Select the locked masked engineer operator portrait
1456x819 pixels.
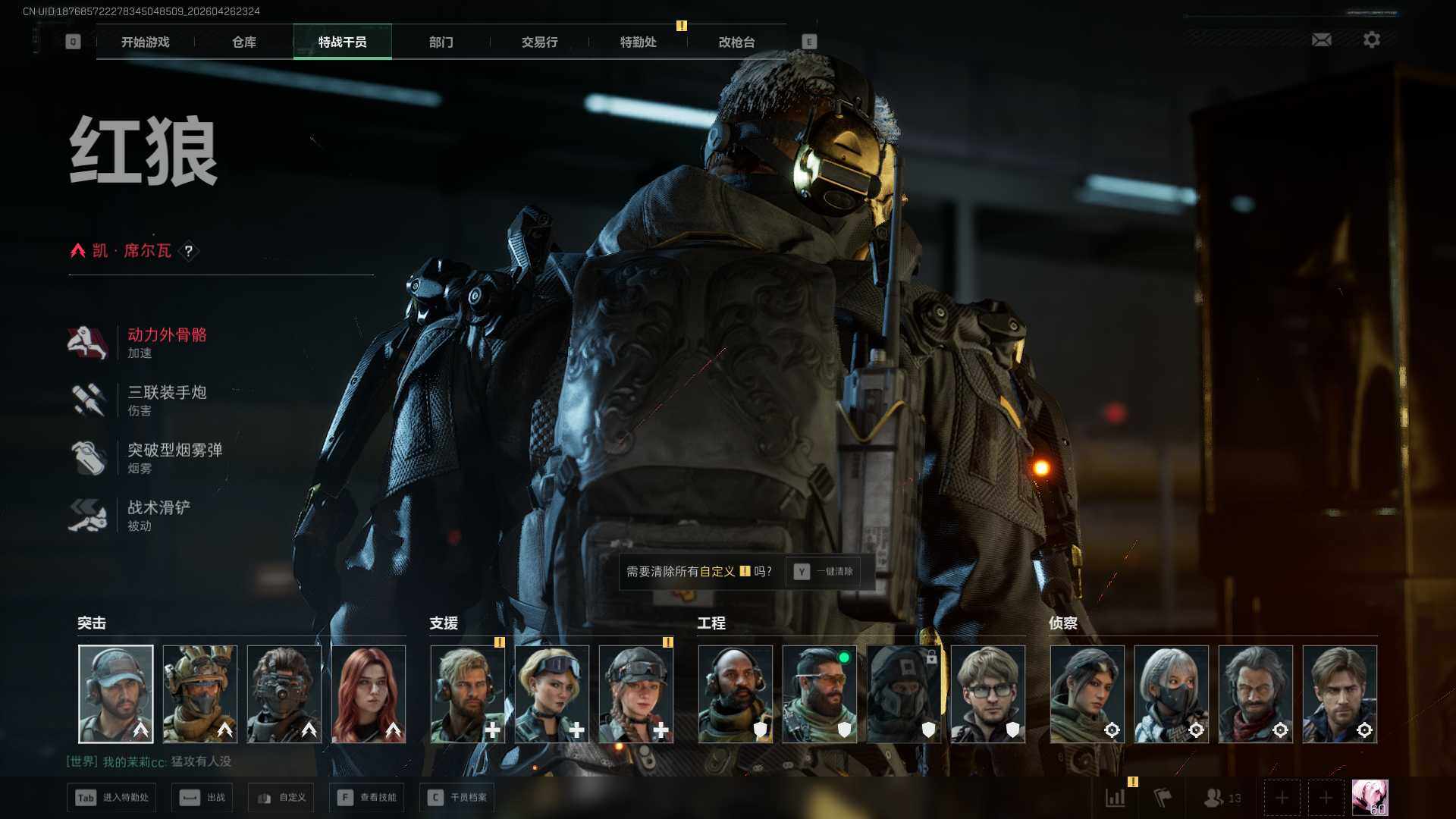[903, 694]
